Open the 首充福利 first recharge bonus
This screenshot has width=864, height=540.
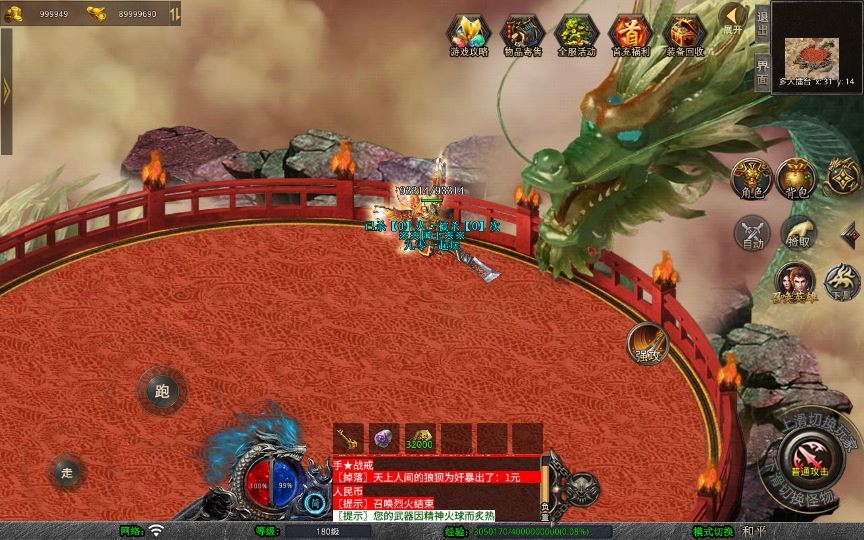(630, 33)
